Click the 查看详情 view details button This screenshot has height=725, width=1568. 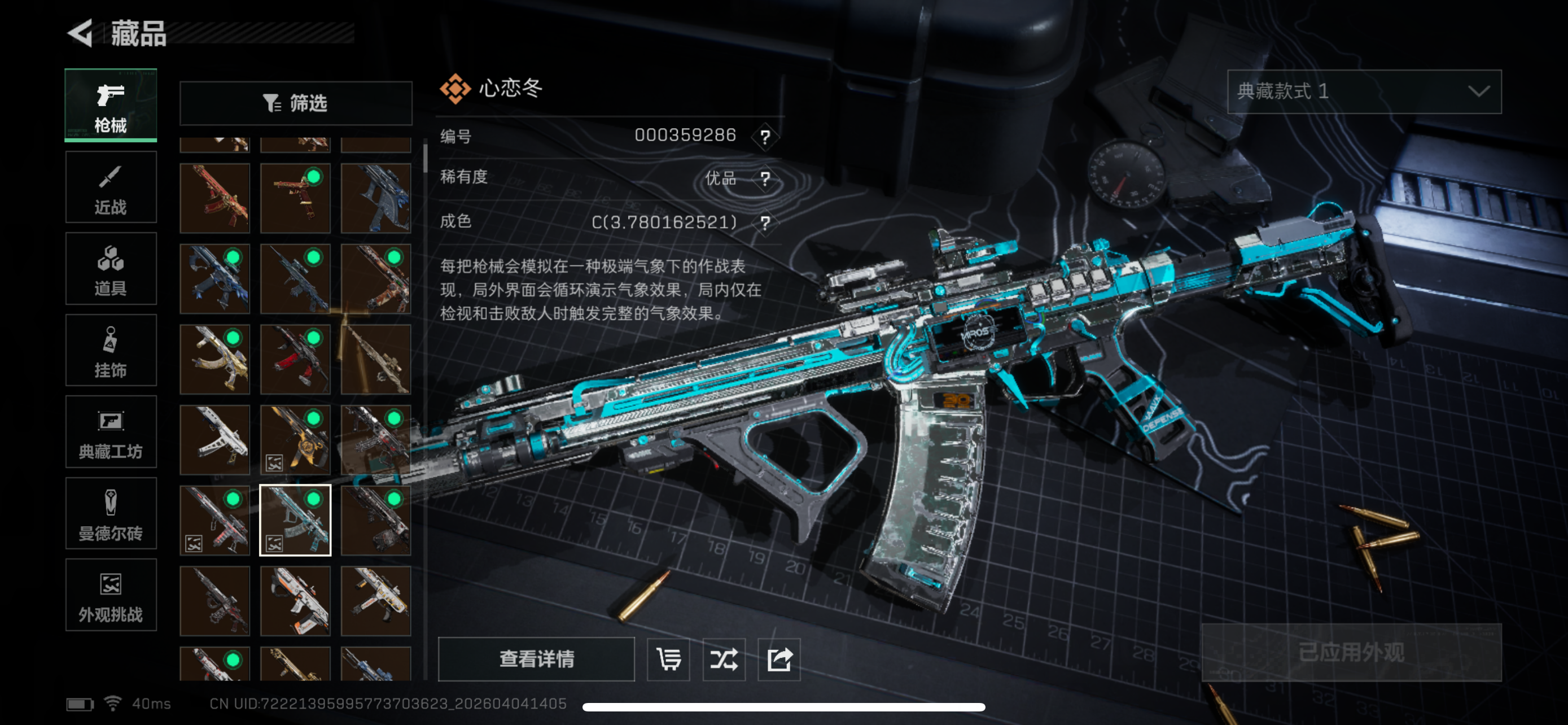coord(536,658)
